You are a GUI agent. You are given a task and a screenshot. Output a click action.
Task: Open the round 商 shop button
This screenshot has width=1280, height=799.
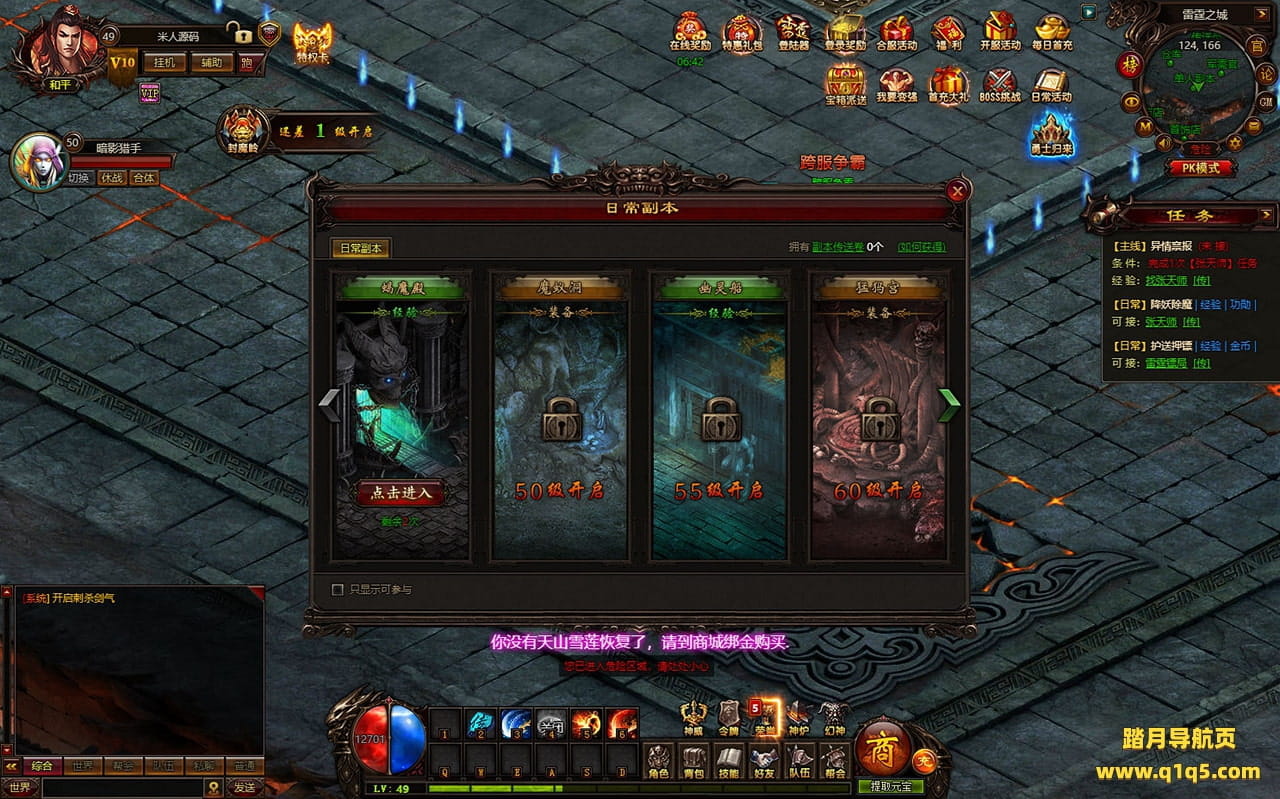pos(882,747)
